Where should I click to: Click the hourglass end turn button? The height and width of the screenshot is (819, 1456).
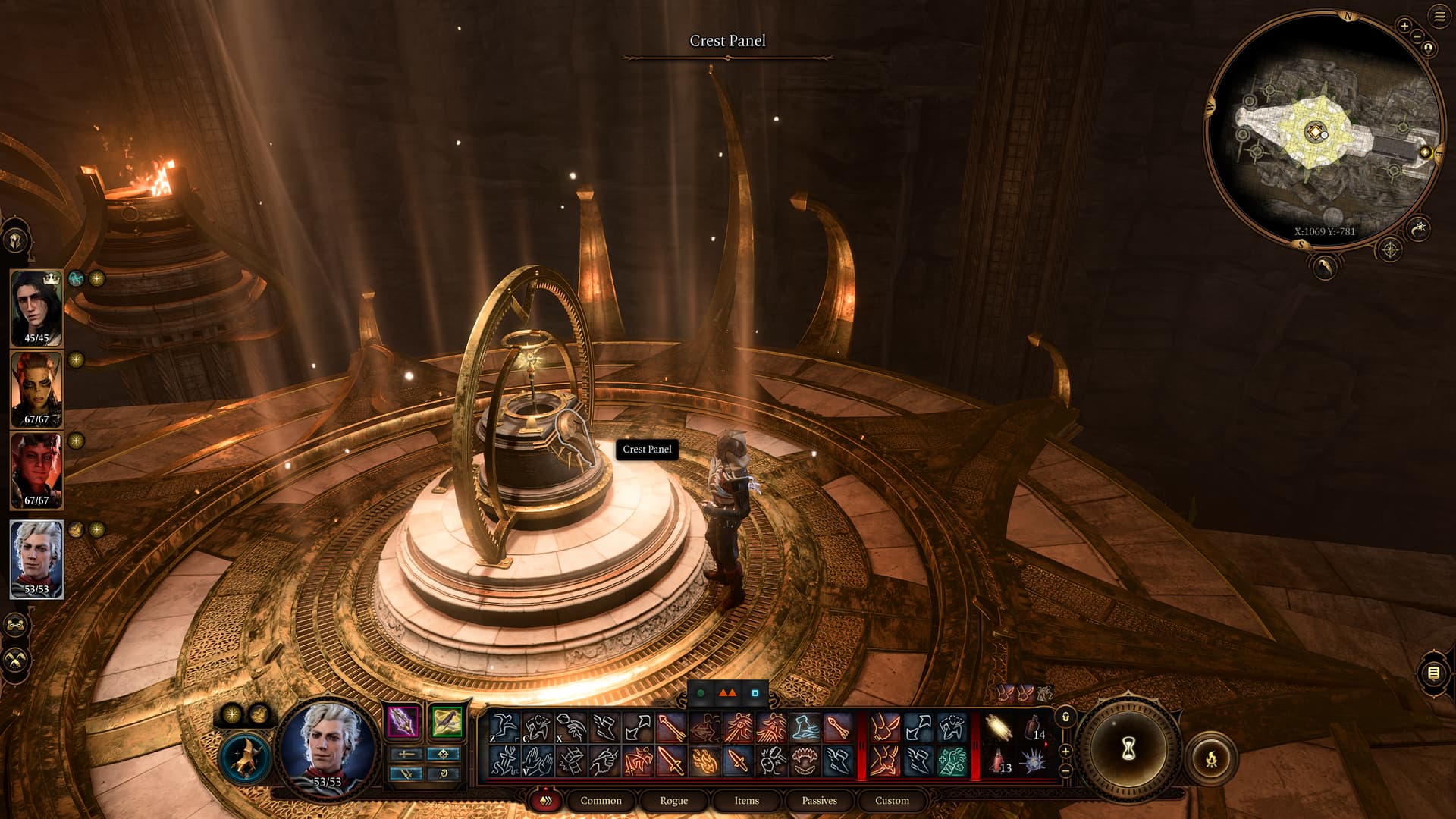click(1128, 749)
